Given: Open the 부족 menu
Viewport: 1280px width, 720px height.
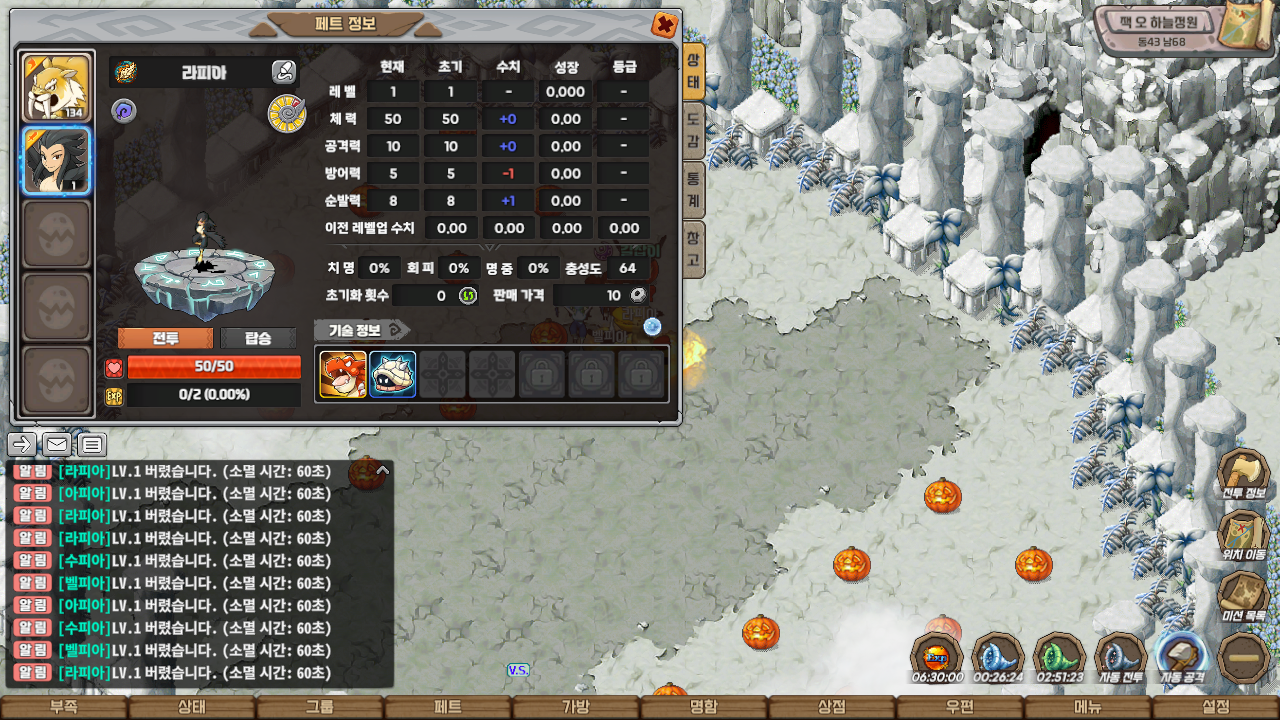Looking at the screenshot, I should coord(63,707).
